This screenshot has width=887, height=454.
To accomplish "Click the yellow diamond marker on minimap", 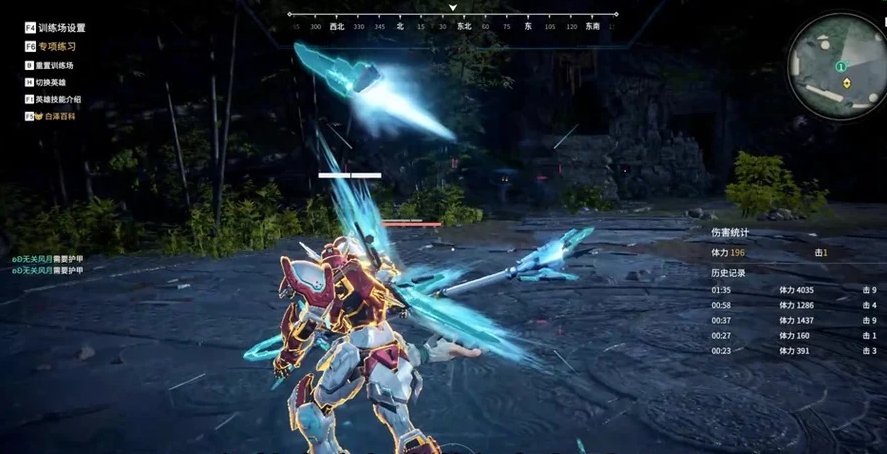I will (847, 83).
